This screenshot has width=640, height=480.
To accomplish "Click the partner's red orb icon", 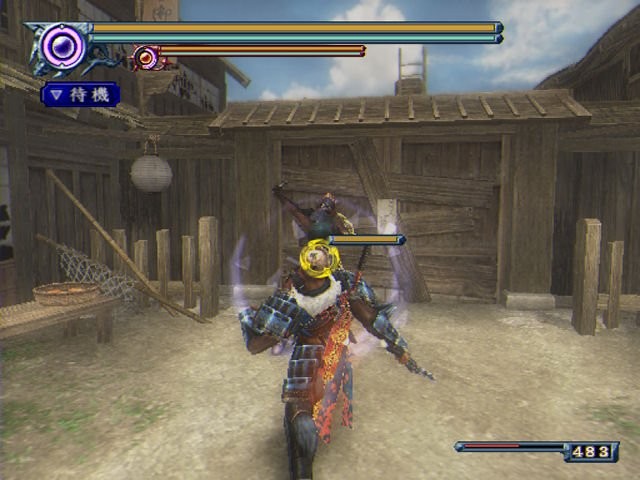I will (x=146, y=57).
